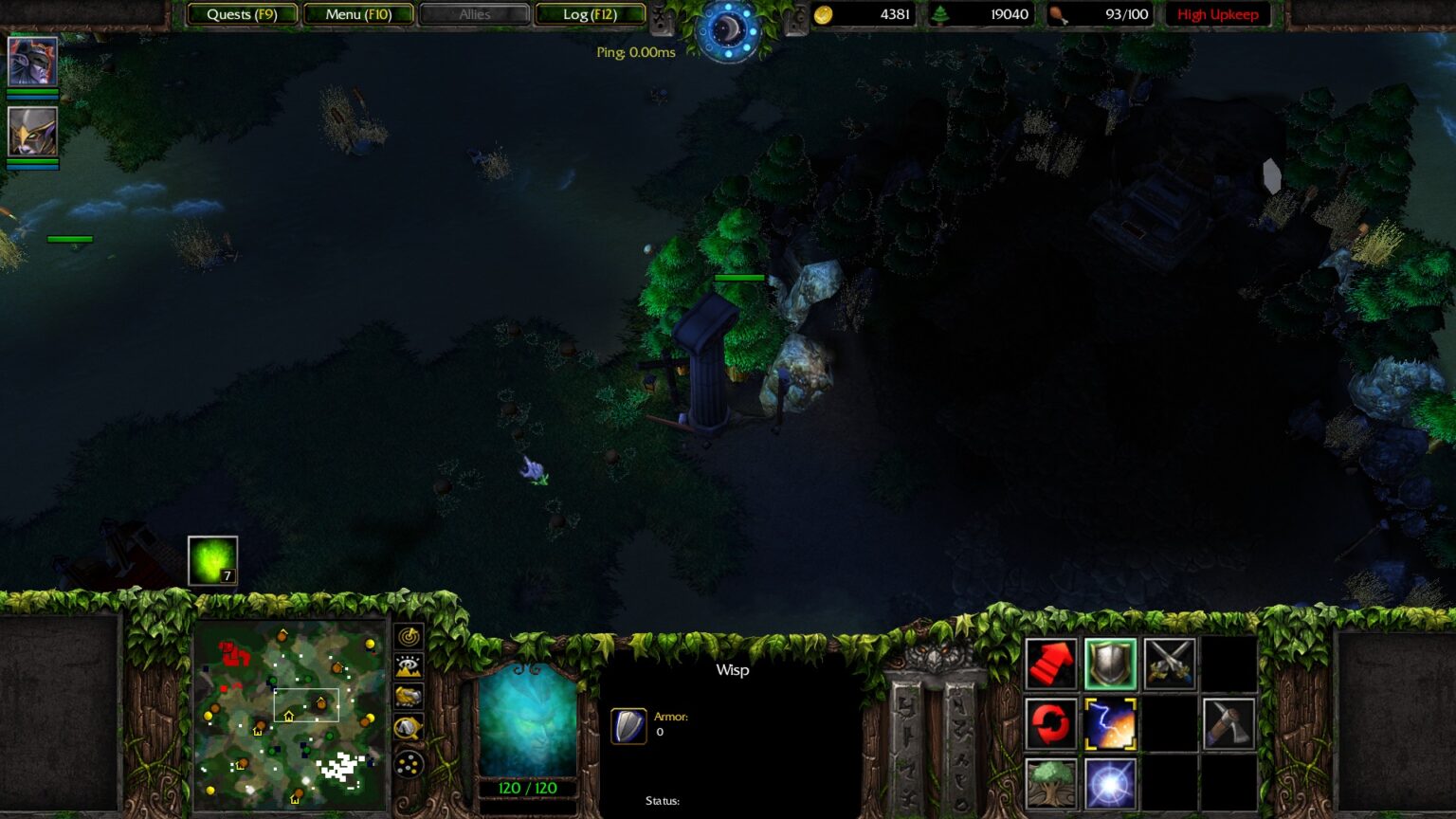Click the grayed Allies button
The height and width of the screenshot is (819, 1456).
pyautogui.click(x=475, y=14)
